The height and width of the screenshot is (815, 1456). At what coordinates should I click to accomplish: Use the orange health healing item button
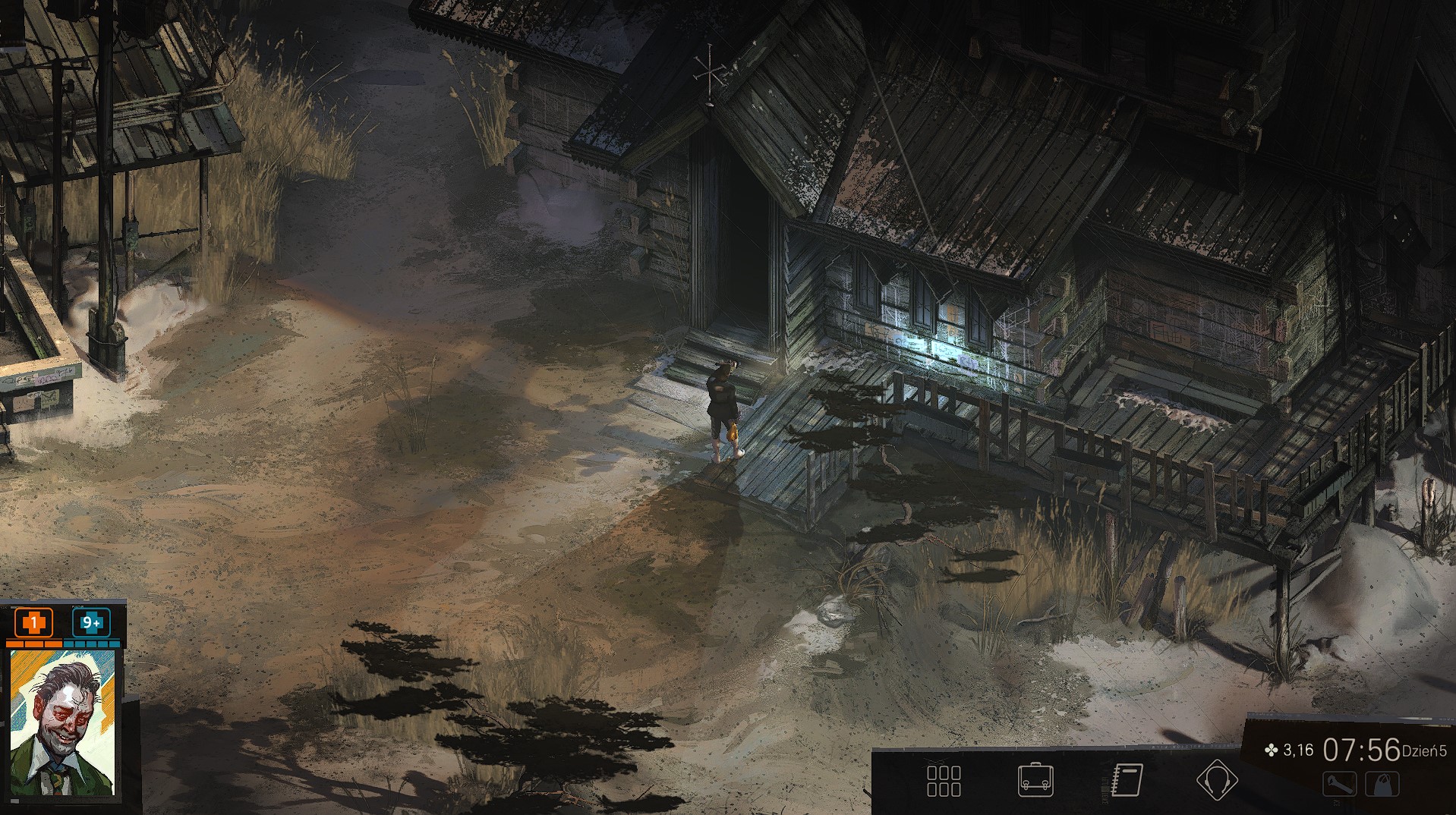[33, 623]
